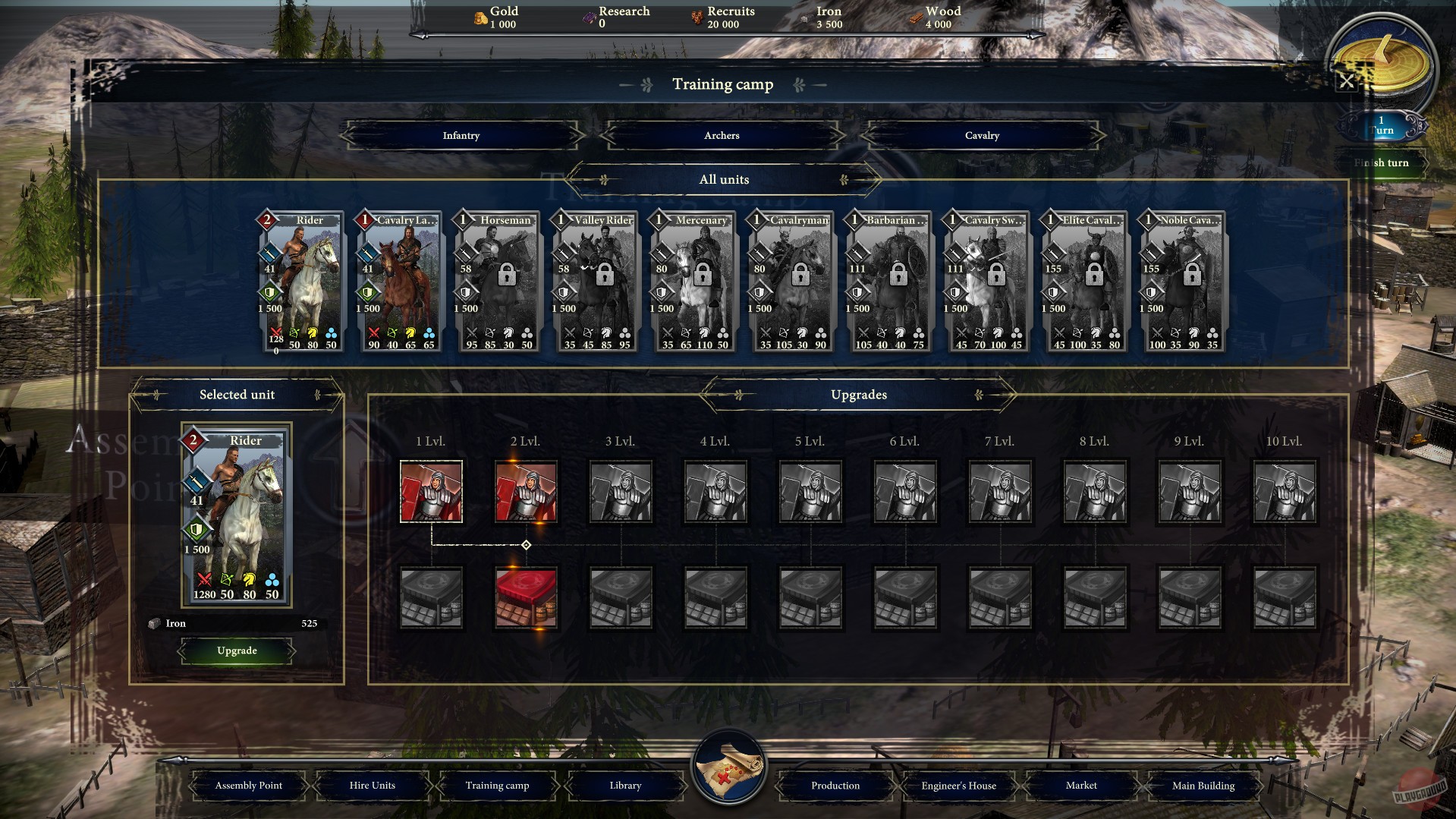The image size is (1456, 819).
Task: Open the Market menu at bottom
Action: coord(1080,785)
